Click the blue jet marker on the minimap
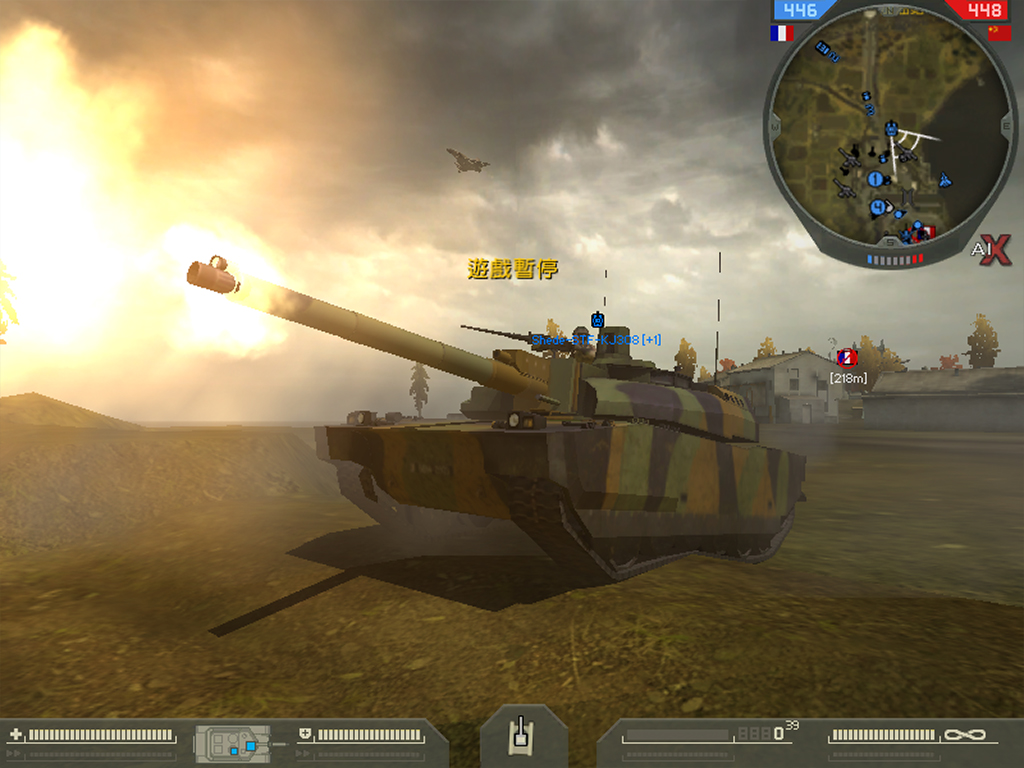Image resolution: width=1024 pixels, height=768 pixels. tap(945, 180)
